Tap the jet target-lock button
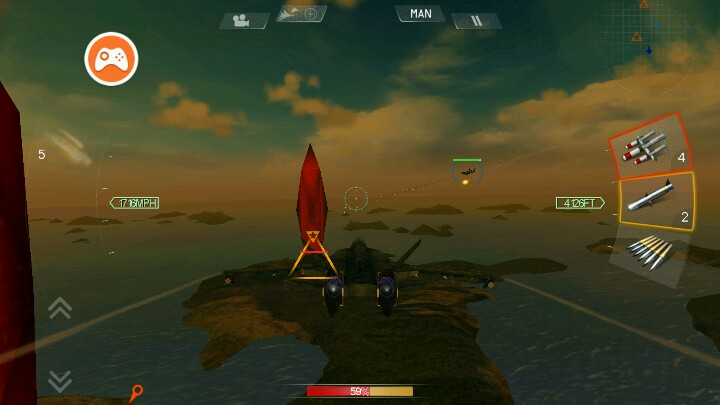 pyautogui.click(x=301, y=14)
